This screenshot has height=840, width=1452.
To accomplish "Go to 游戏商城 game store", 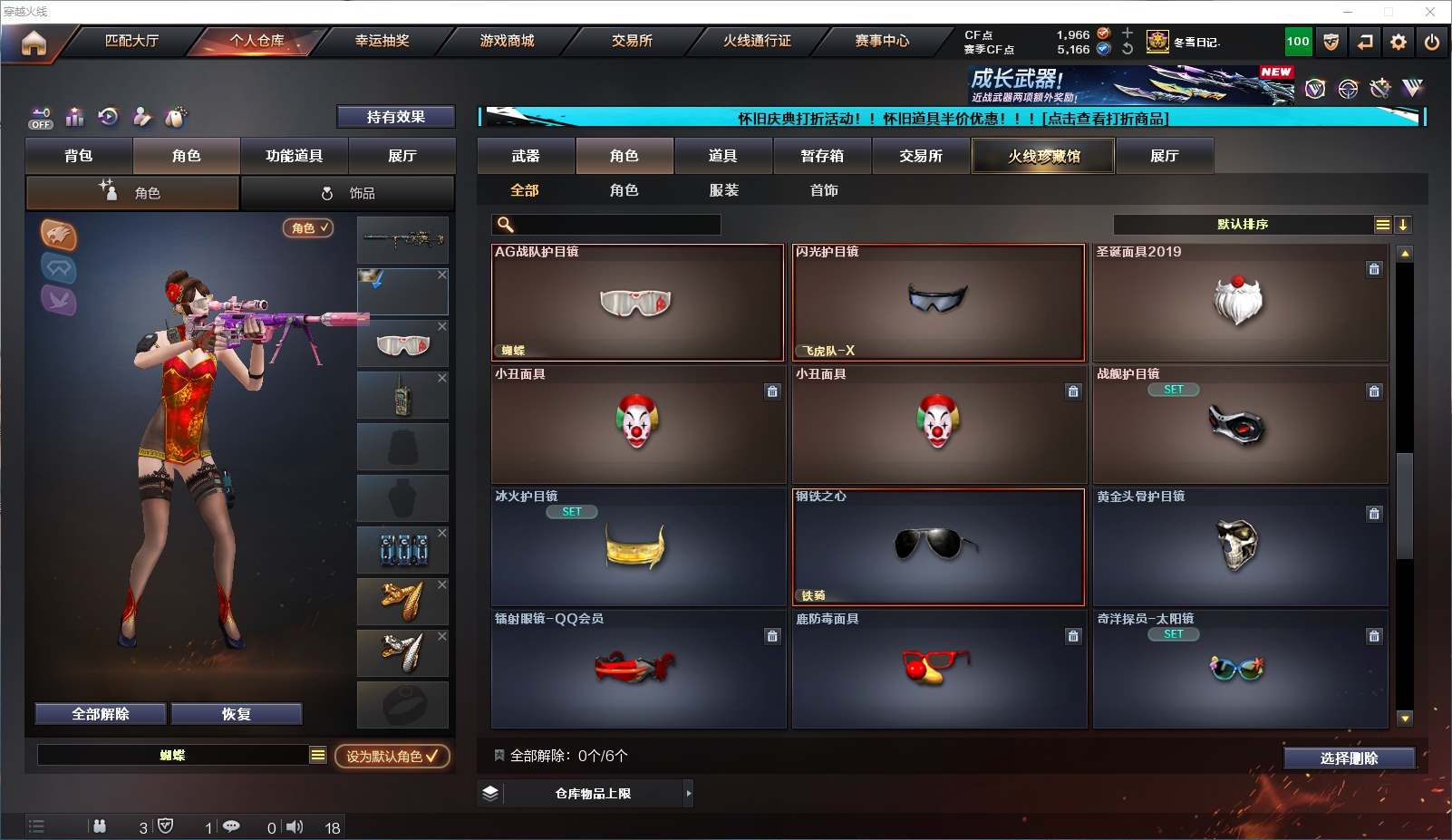I will [x=507, y=41].
